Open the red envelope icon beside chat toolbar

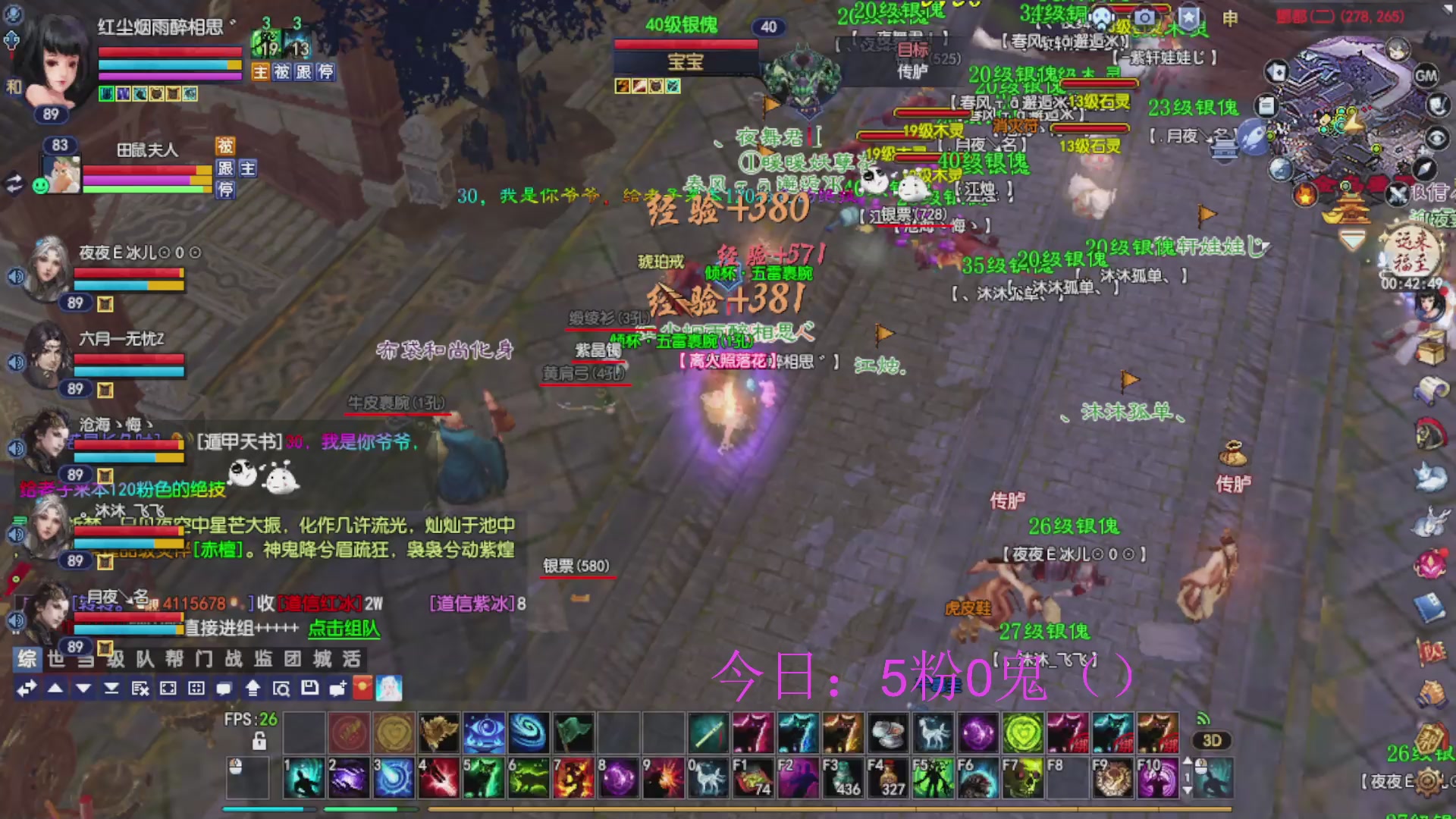362,689
